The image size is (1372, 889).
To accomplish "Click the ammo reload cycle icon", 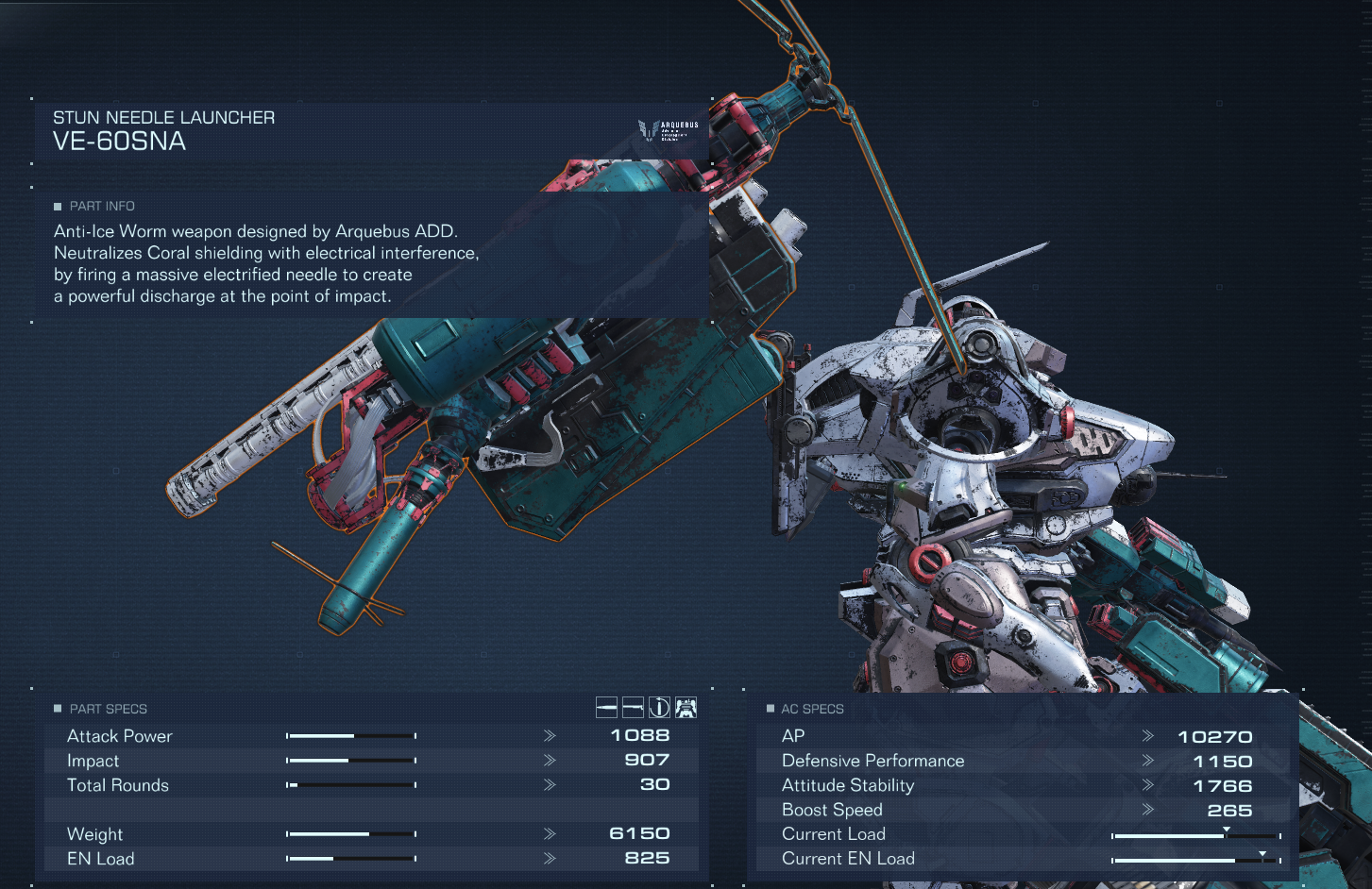I will tap(659, 707).
